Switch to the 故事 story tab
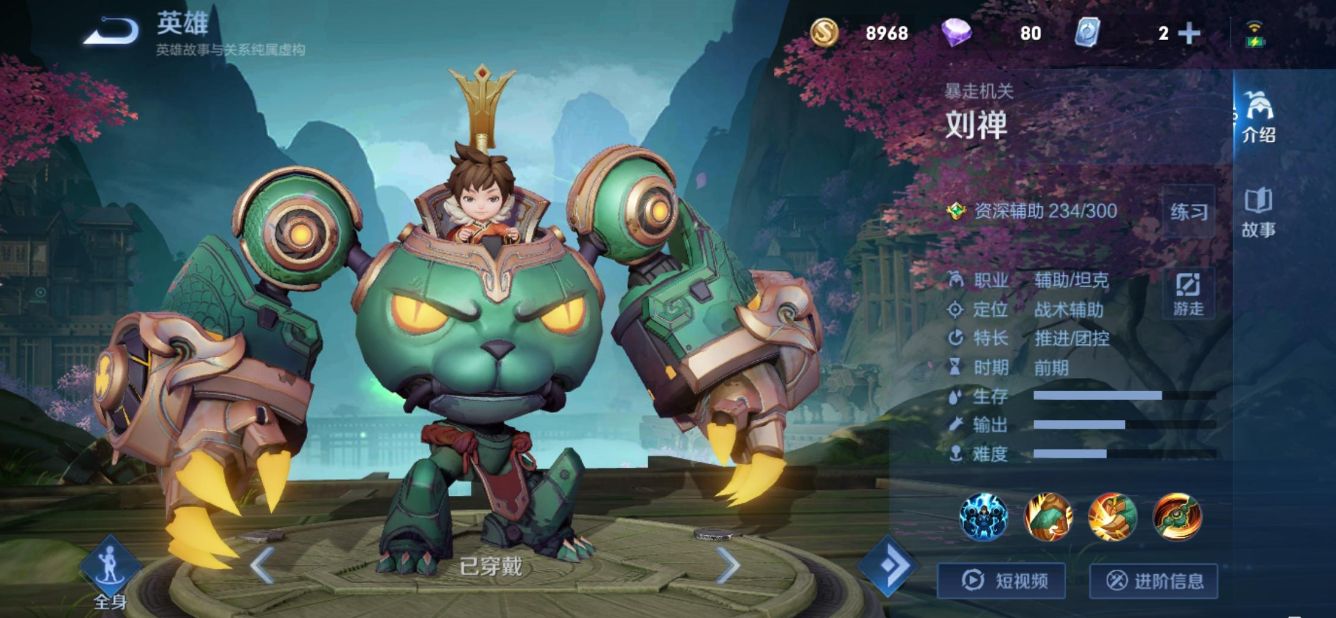 click(1258, 212)
